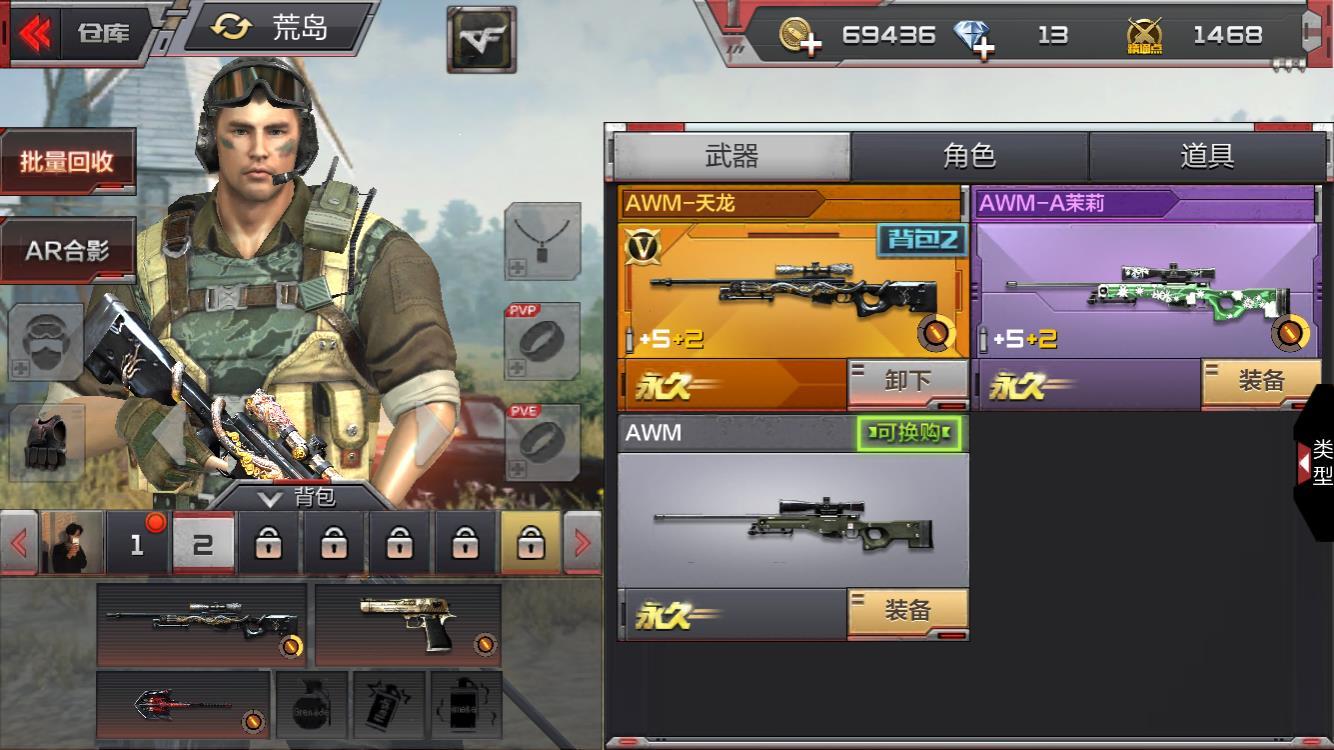Show the 道具 items tab
This screenshot has height=750, width=1334.
tap(1206, 156)
